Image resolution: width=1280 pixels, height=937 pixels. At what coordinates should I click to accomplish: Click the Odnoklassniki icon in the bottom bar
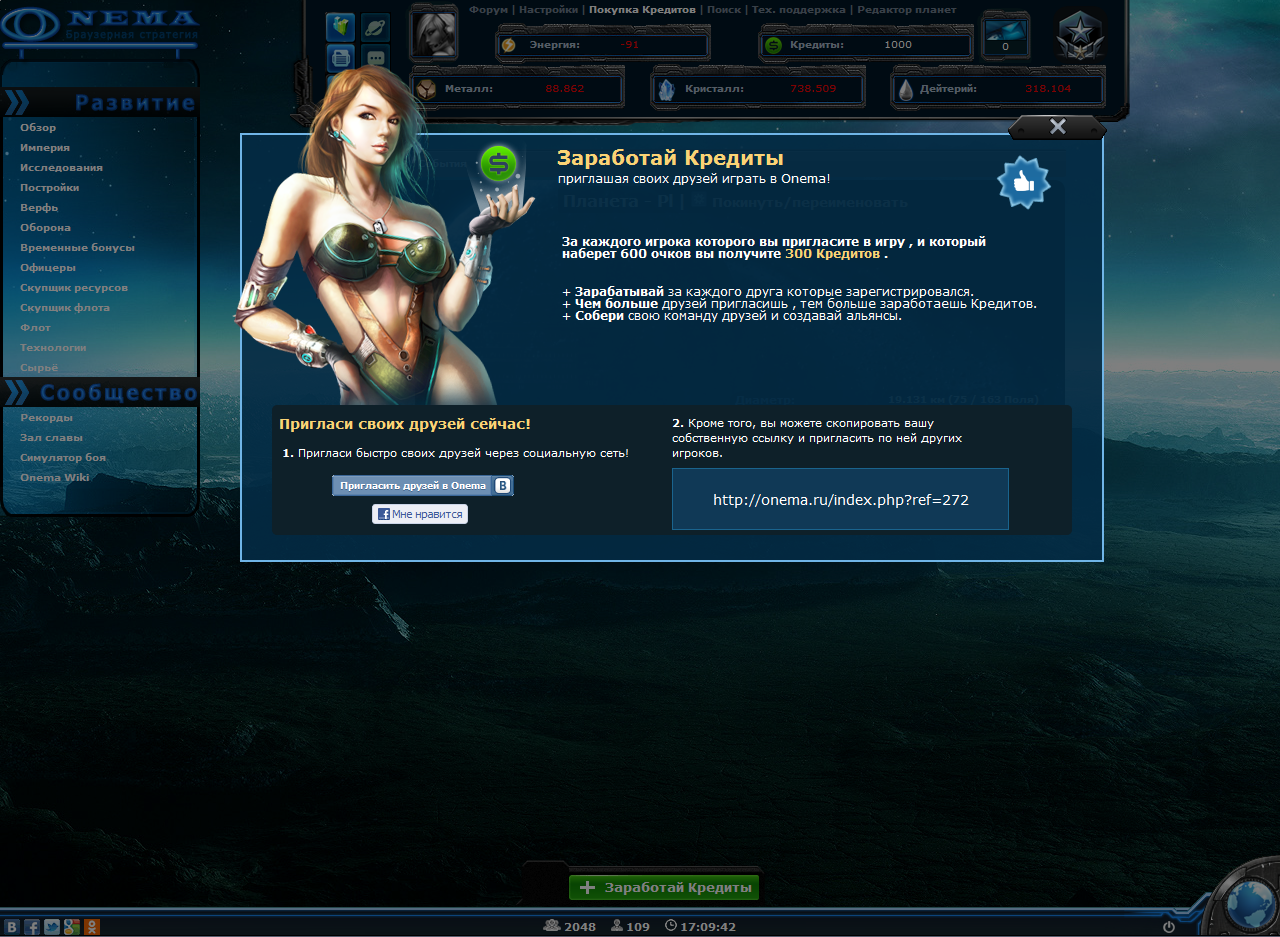point(92,927)
